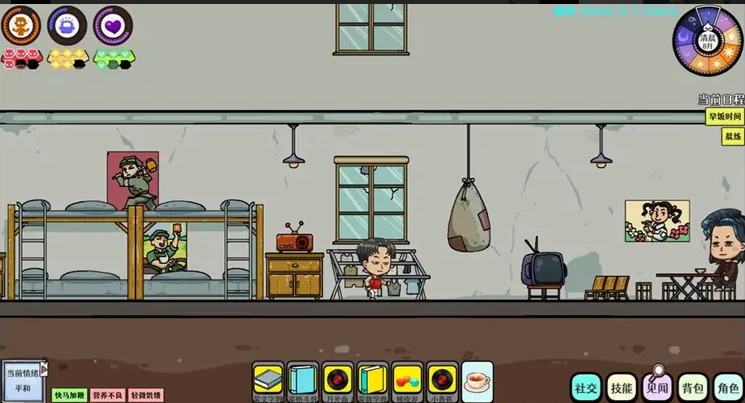Open the 技能 (Skills) menu
Image resolution: width=745 pixels, height=403 pixels.
(621, 386)
